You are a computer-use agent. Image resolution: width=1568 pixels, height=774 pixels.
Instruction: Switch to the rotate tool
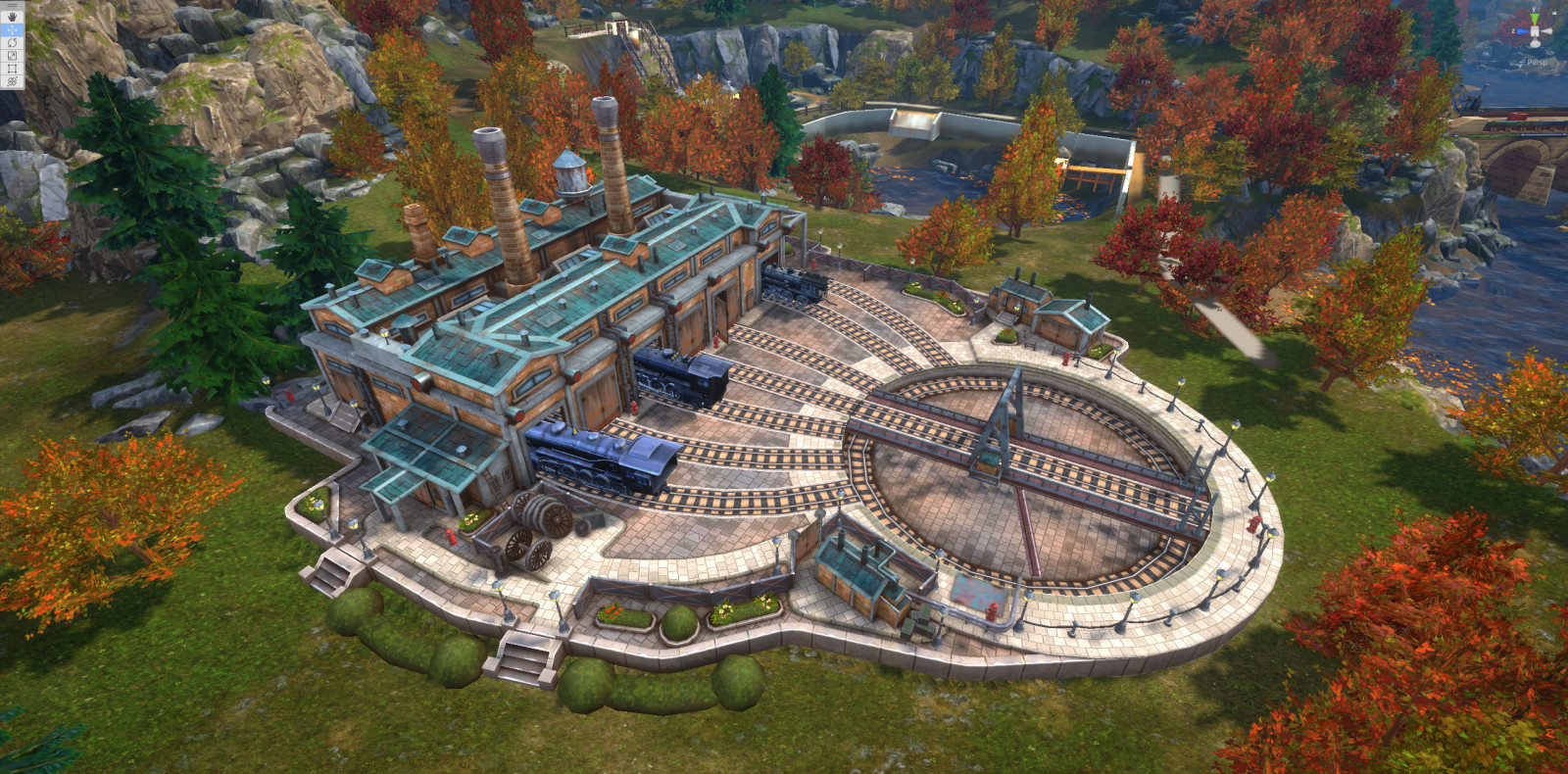(12, 43)
